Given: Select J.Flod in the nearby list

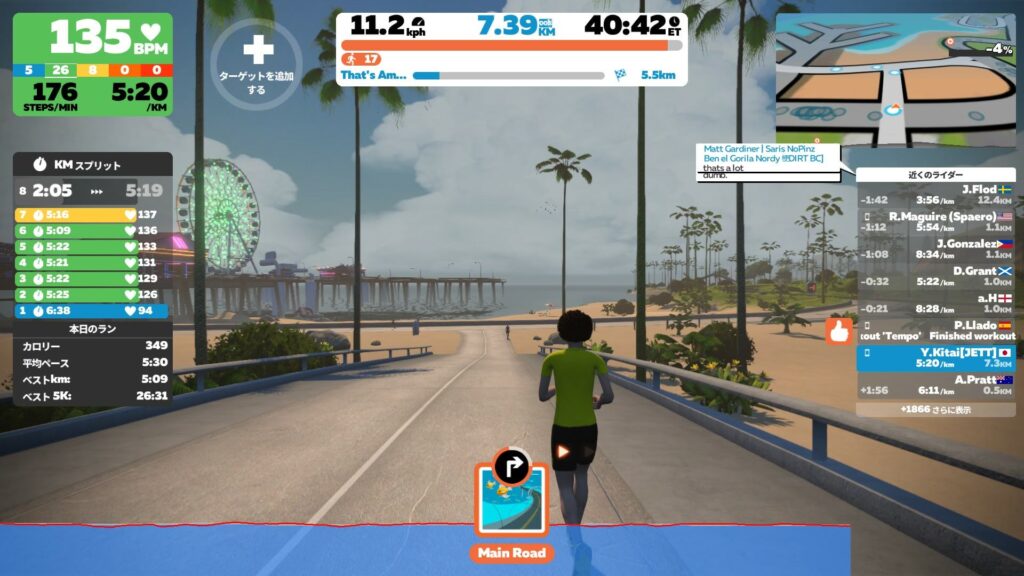Looking at the screenshot, I should tap(935, 194).
